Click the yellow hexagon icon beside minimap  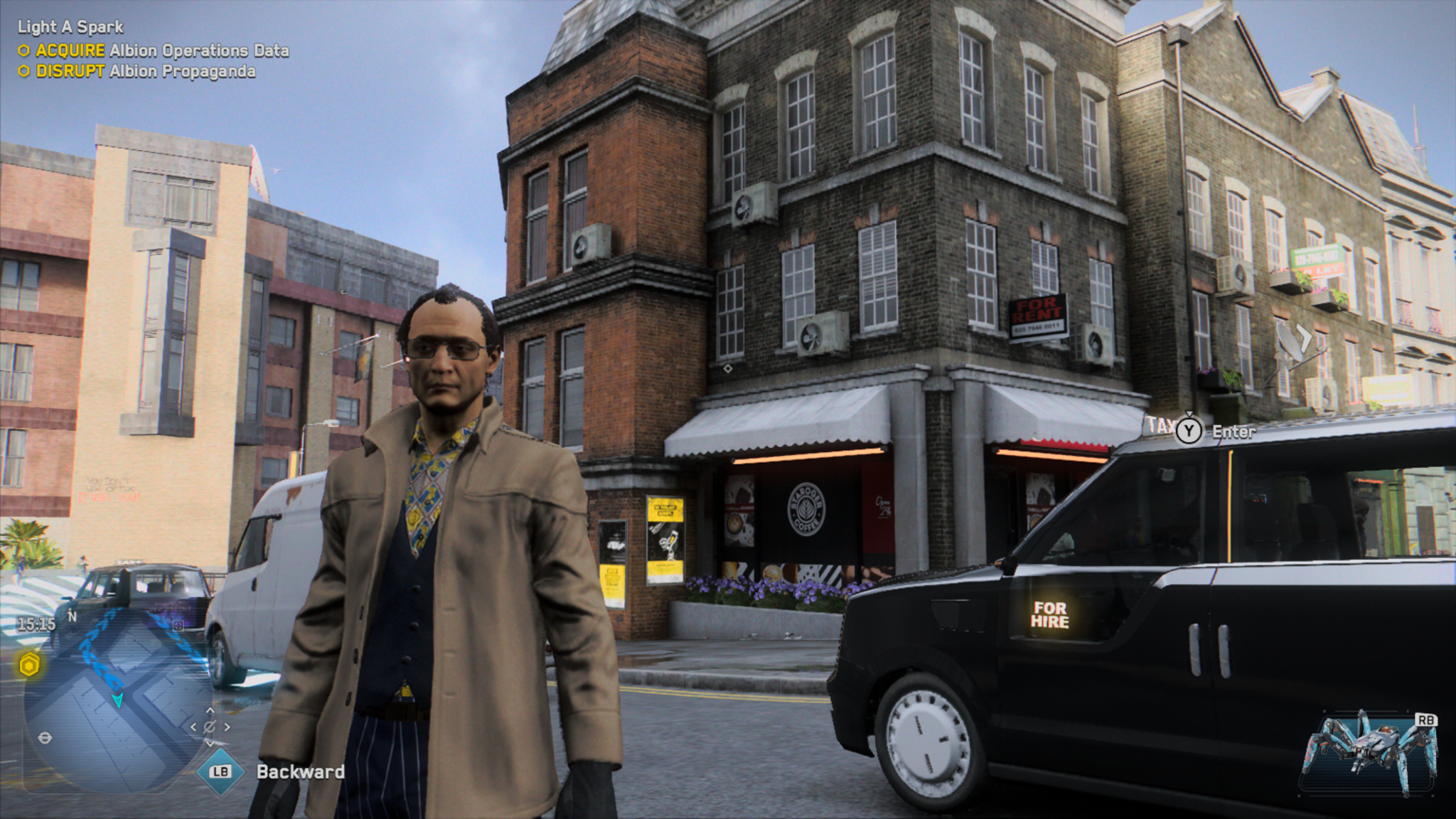[29, 665]
